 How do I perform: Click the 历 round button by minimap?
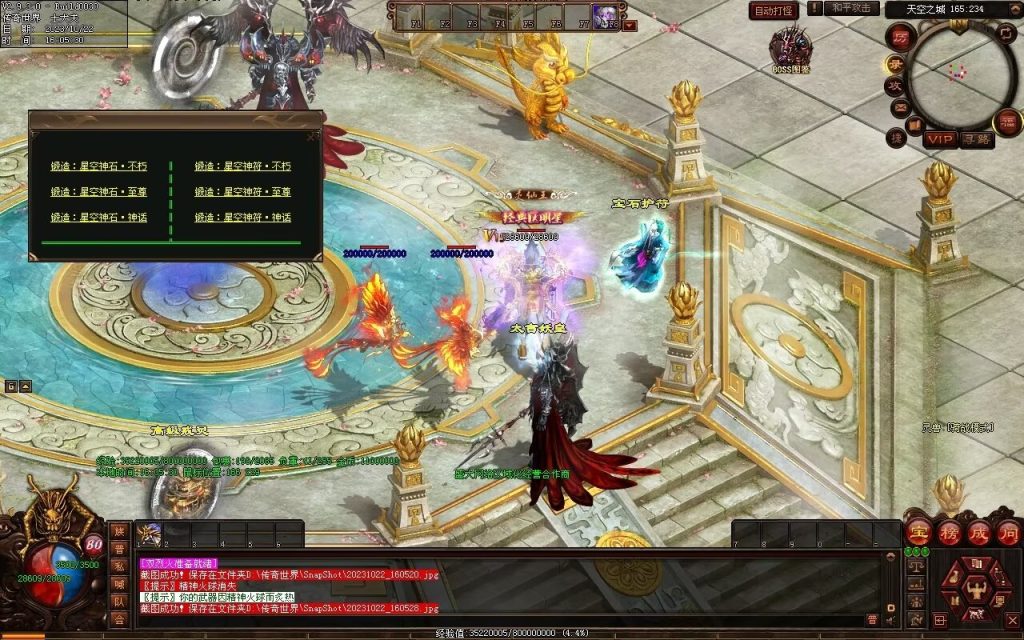900,37
